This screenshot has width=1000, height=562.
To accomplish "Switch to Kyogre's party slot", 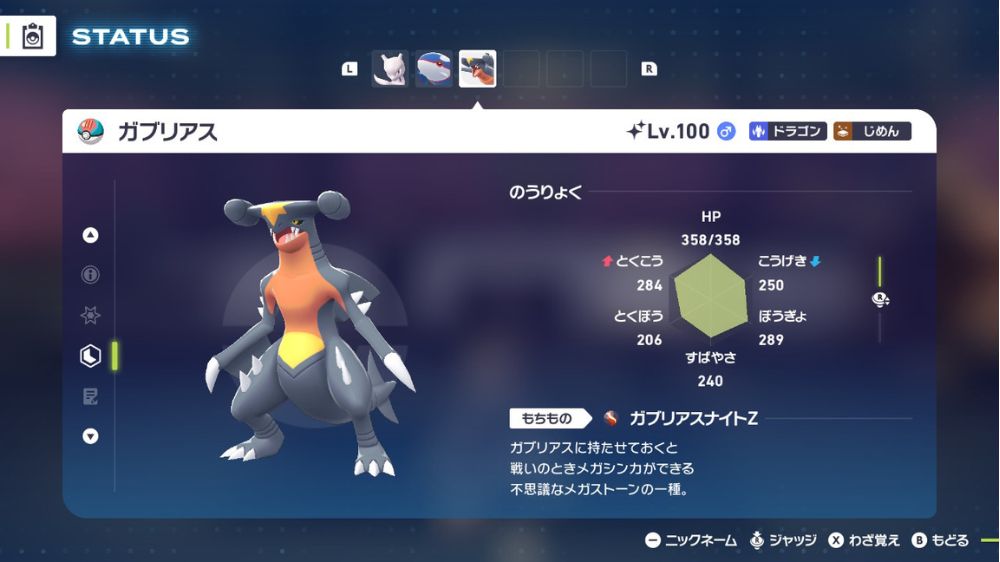I will [x=434, y=69].
